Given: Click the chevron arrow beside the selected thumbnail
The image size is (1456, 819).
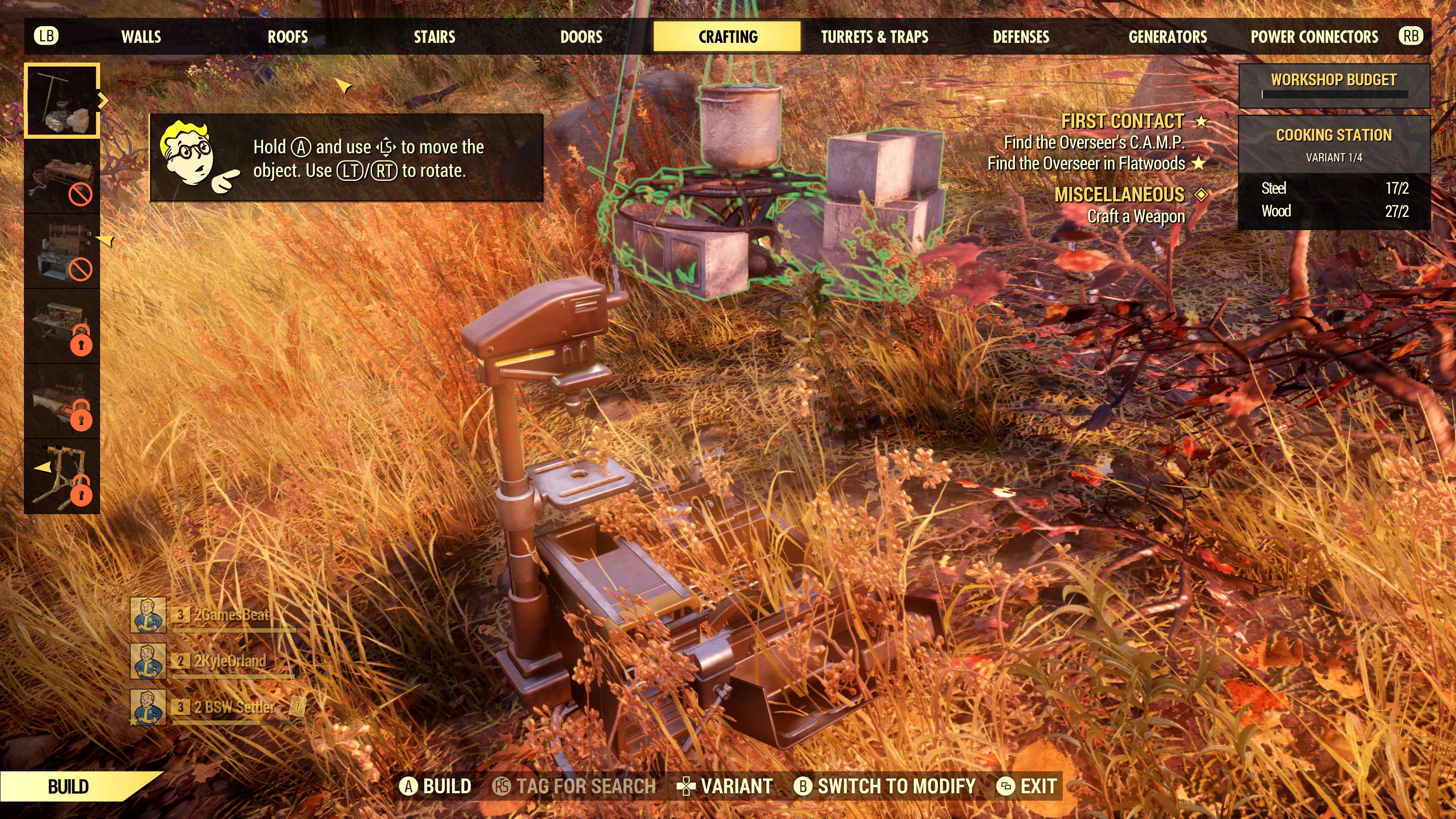Looking at the screenshot, I should click(x=104, y=100).
